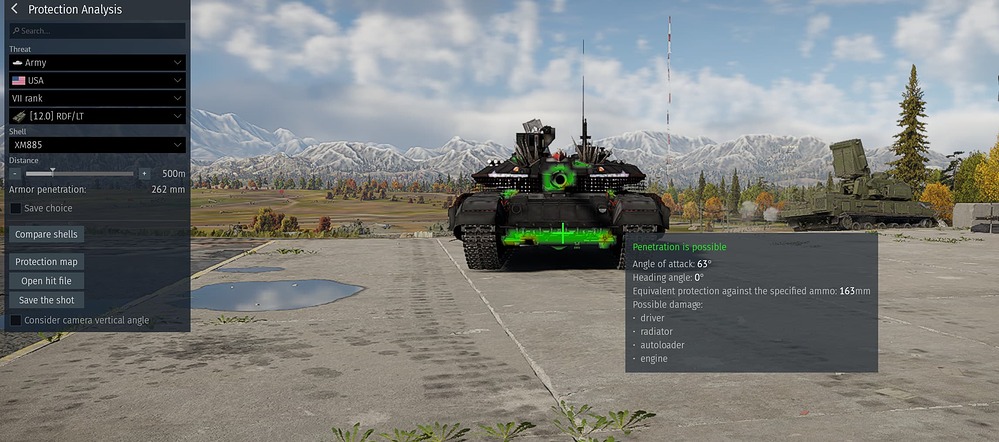The image size is (999, 442).
Task: Increase distance with the plus button
Action: [144, 173]
